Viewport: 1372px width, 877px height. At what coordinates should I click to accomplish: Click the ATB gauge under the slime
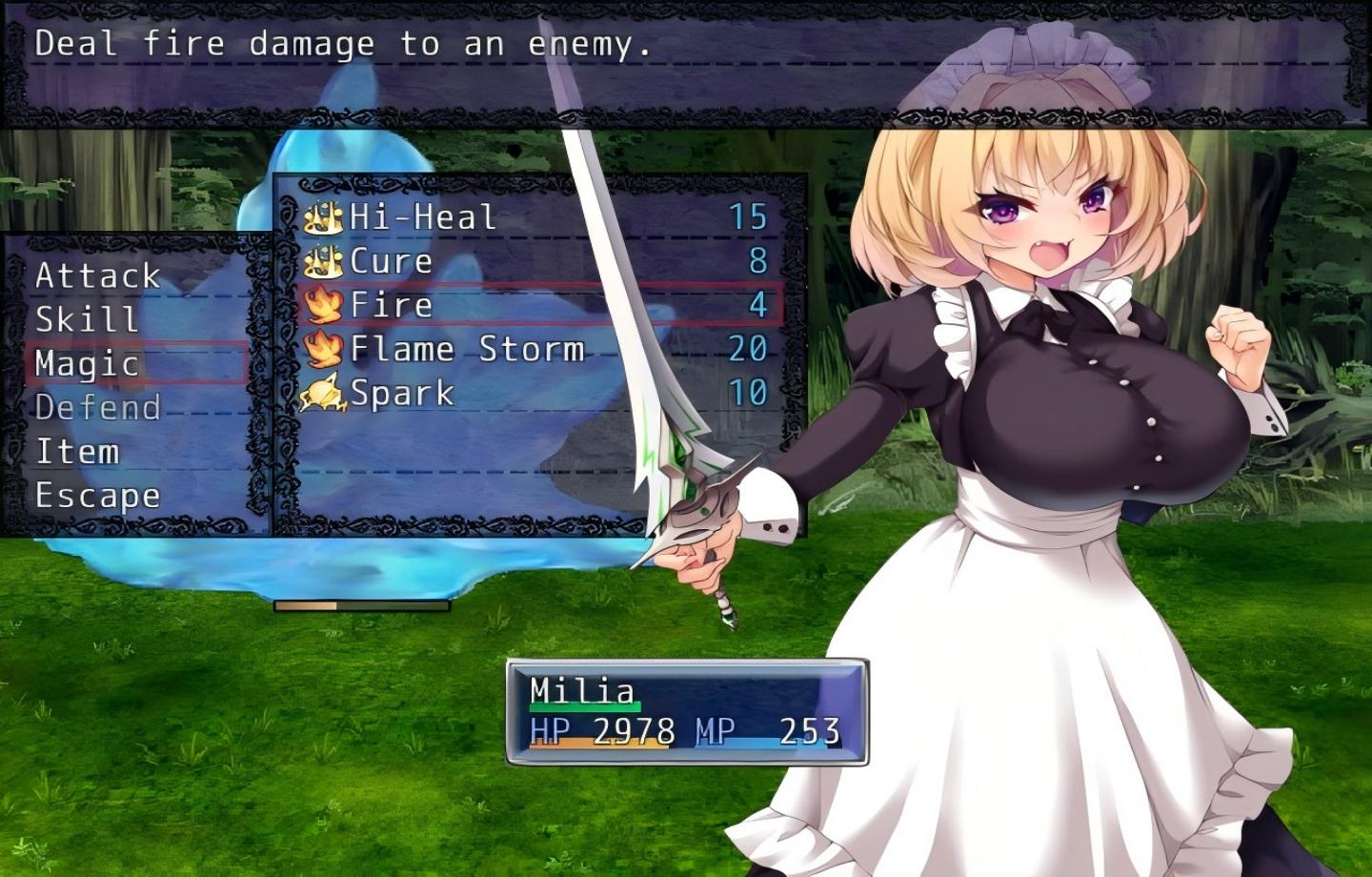[x=360, y=604]
